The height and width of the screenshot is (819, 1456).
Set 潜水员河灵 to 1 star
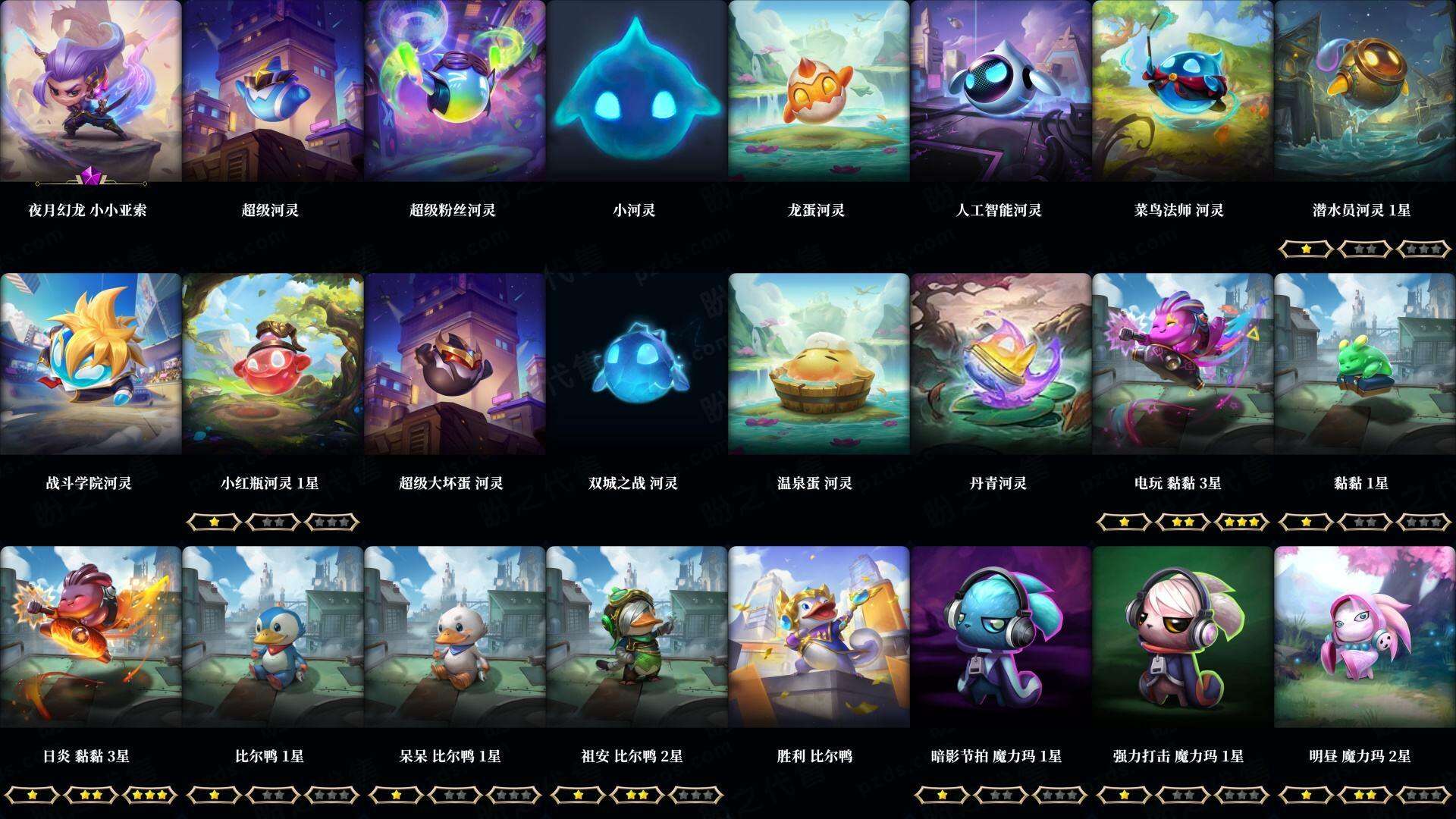[1306, 249]
